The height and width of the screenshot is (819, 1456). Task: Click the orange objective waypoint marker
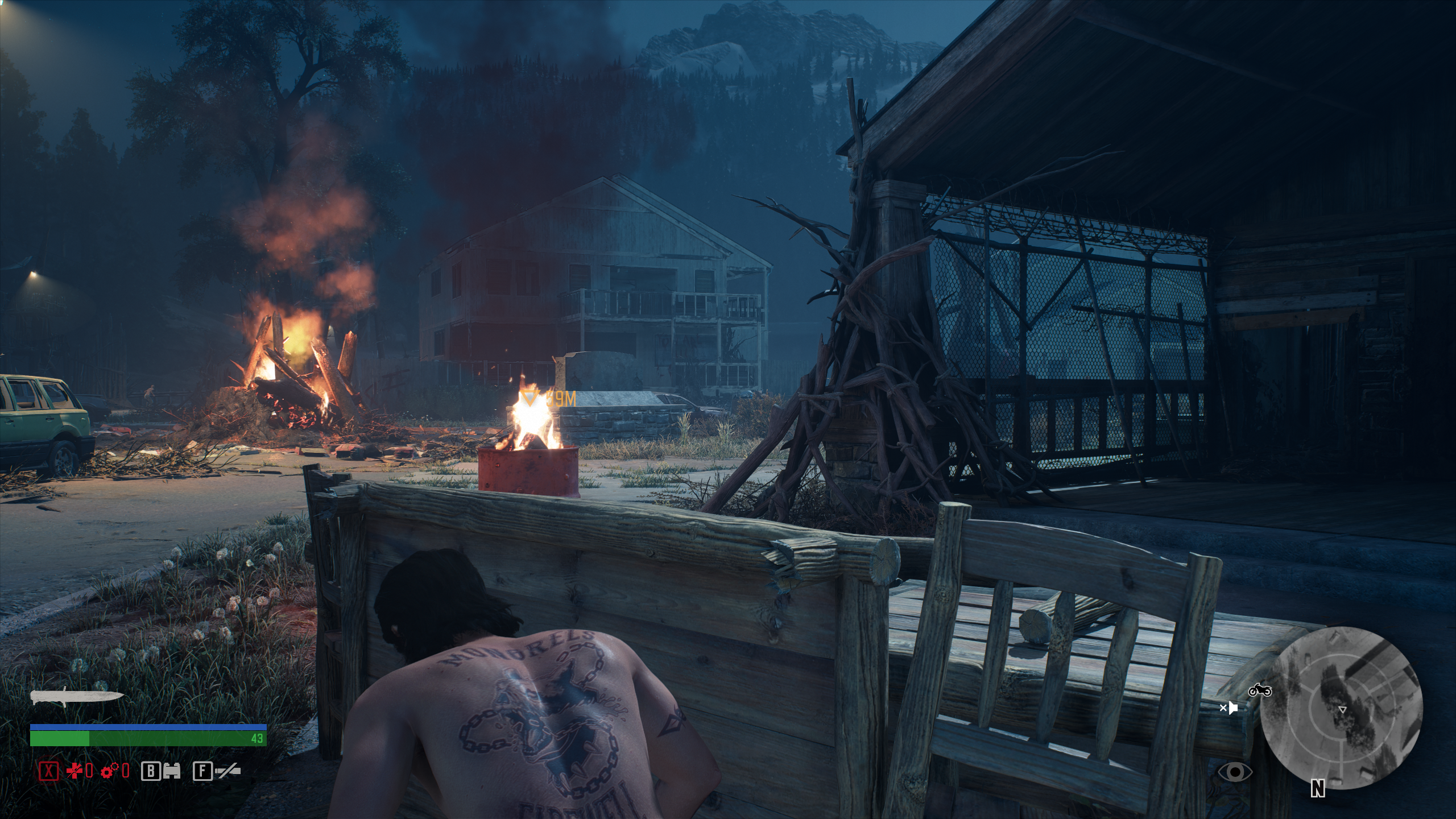[530, 398]
